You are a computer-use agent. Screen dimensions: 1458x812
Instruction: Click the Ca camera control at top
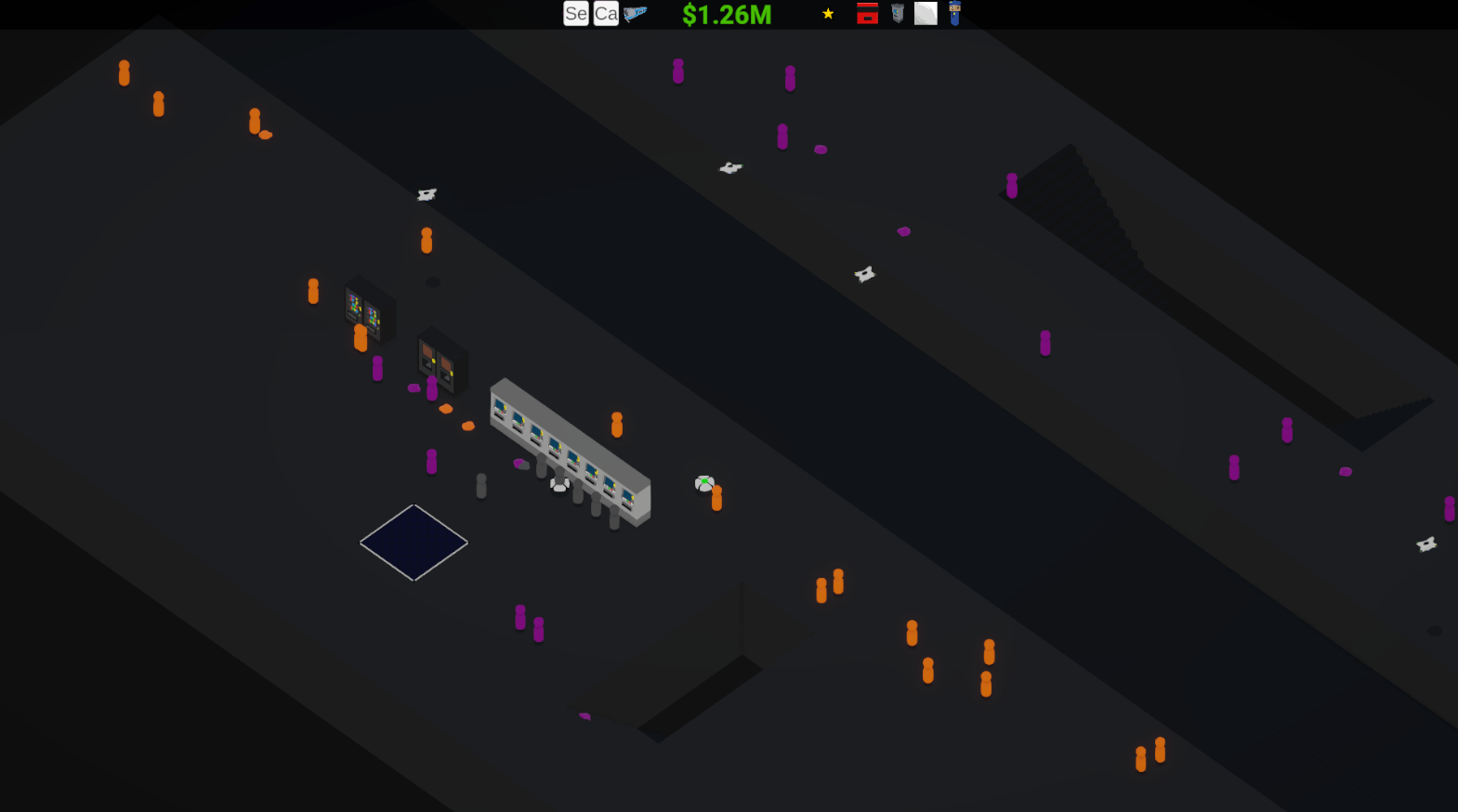[605, 14]
